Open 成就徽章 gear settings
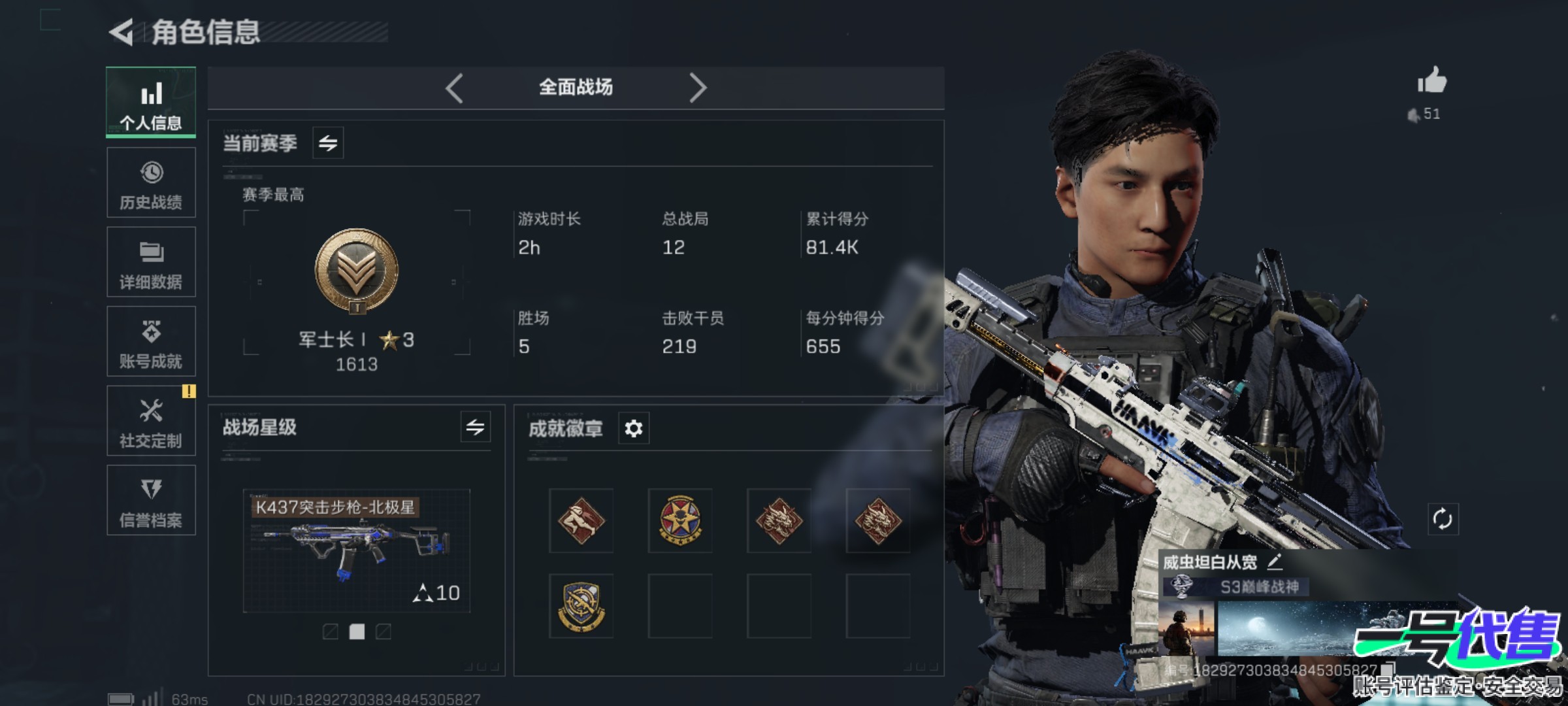The height and width of the screenshot is (706, 1568). (x=634, y=429)
